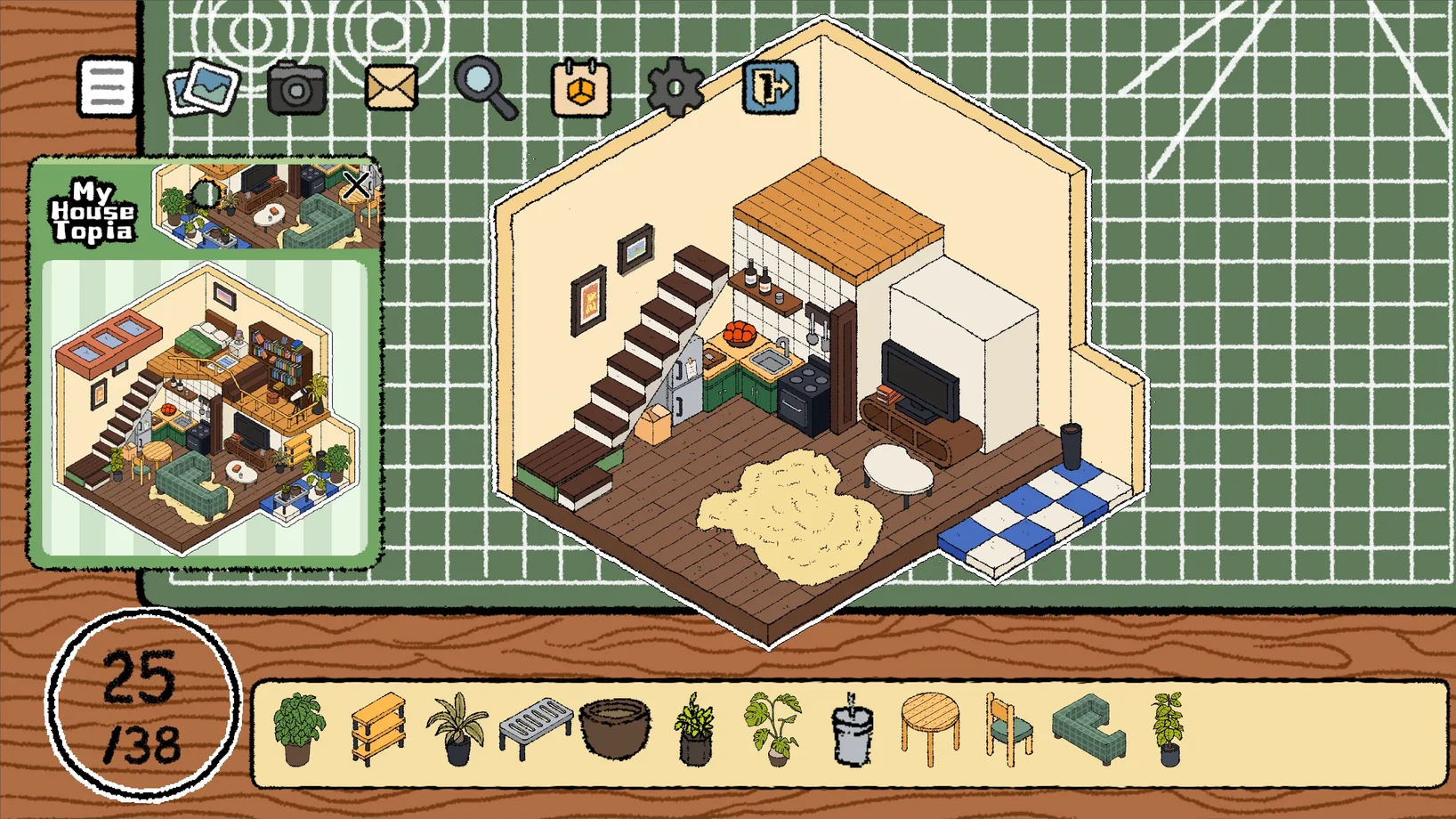Click the exit door icon
The width and height of the screenshot is (1456, 819).
[x=771, y=86]
